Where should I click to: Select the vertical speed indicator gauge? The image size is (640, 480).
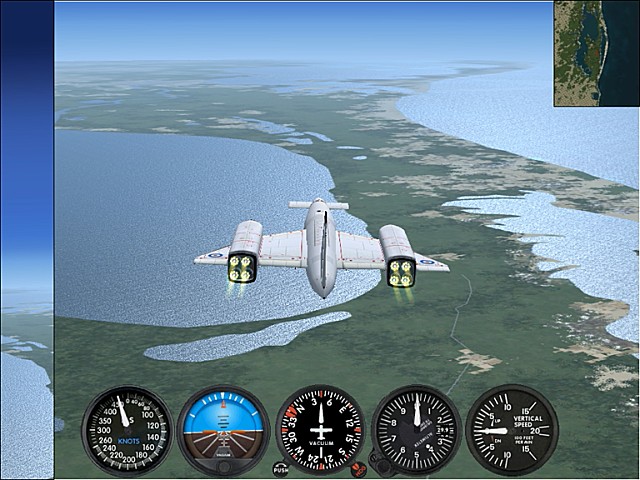[x=511, y=430]
